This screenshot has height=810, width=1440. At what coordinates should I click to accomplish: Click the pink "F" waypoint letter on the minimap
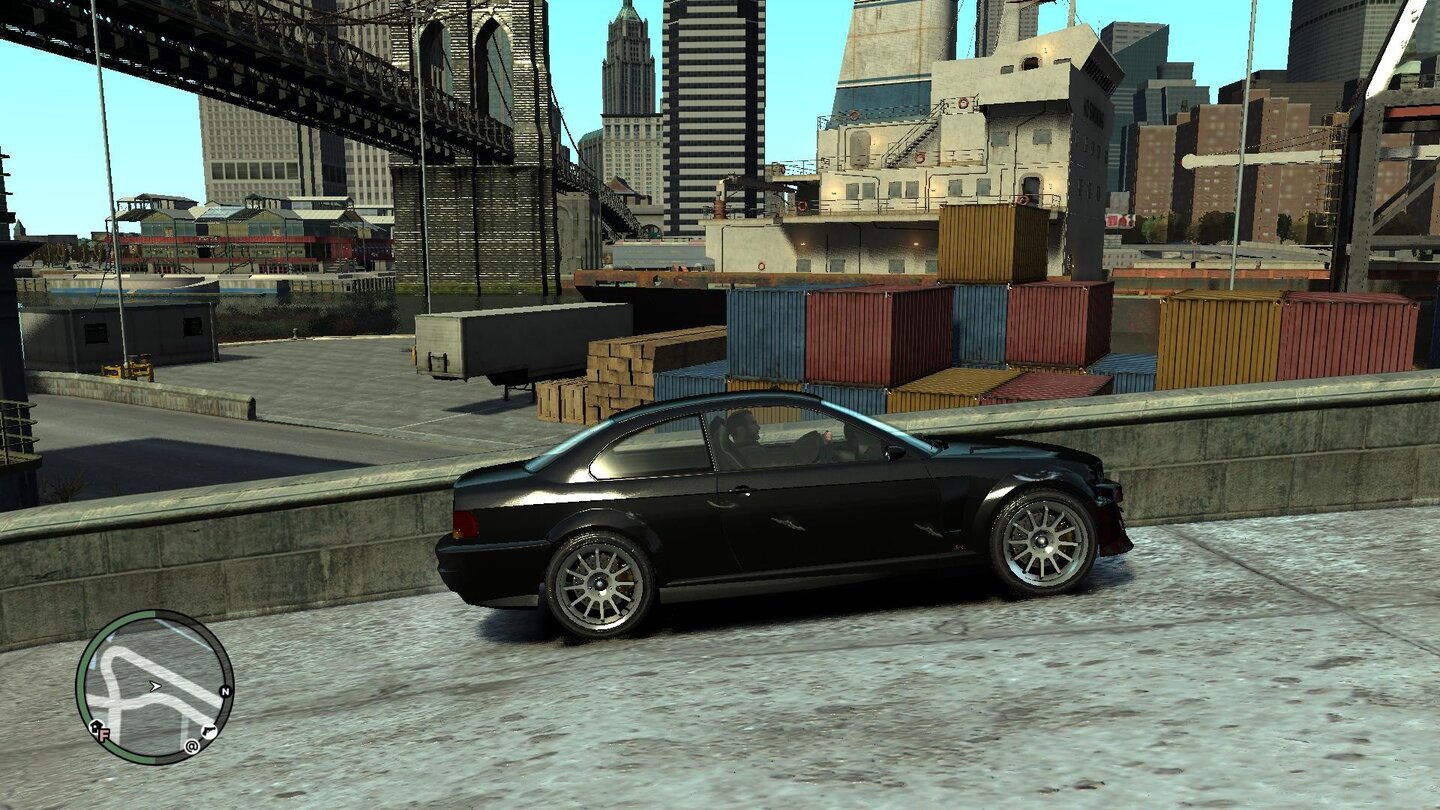104,733
